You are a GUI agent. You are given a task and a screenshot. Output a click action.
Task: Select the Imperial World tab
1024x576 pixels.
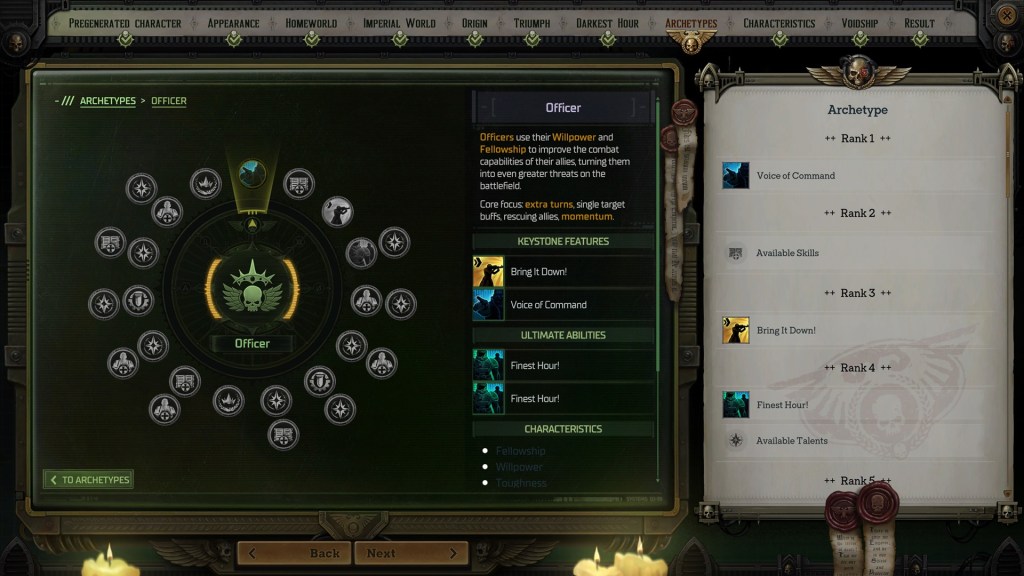[x=399, y=23]
